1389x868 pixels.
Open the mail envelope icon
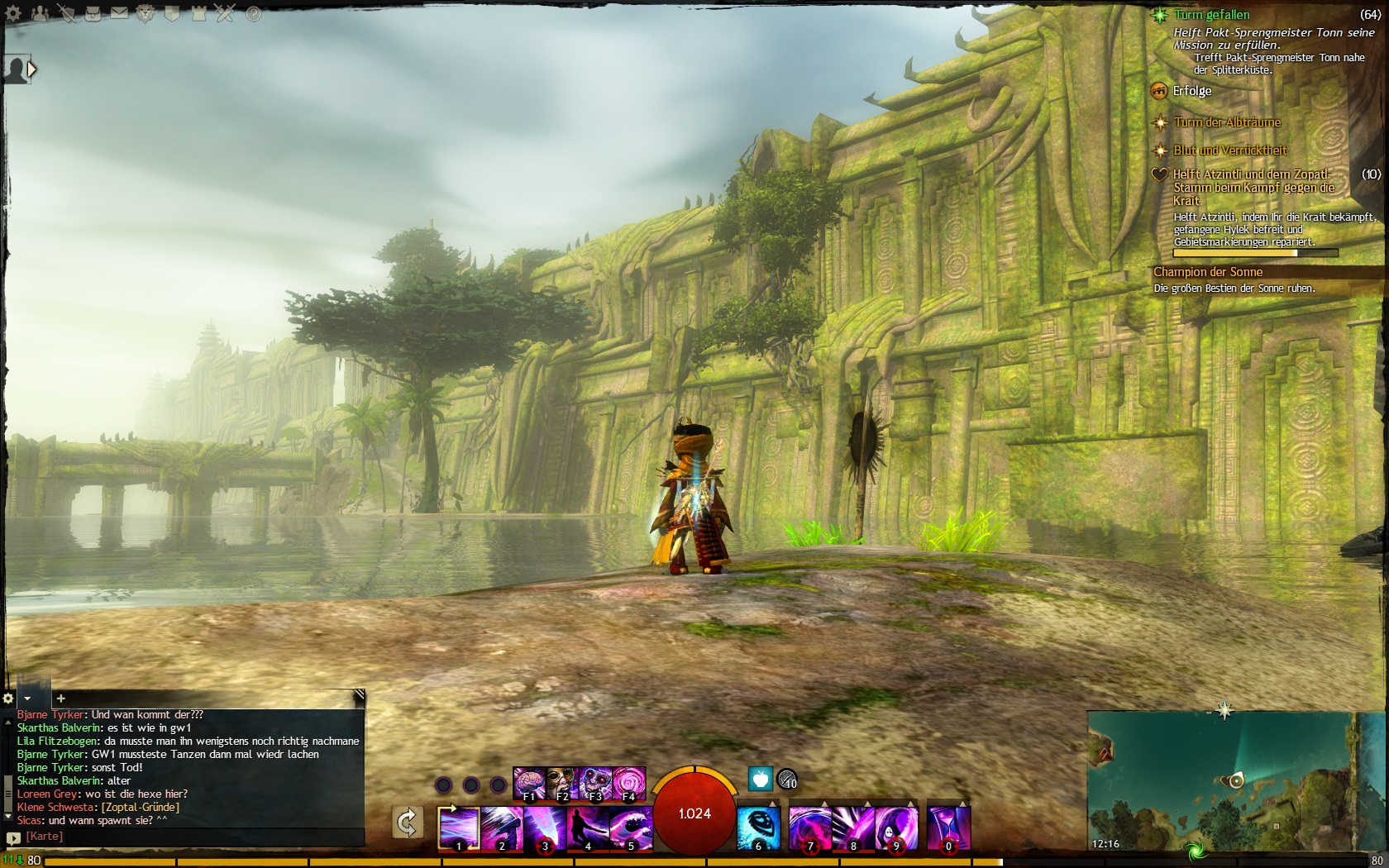(119, 13)
